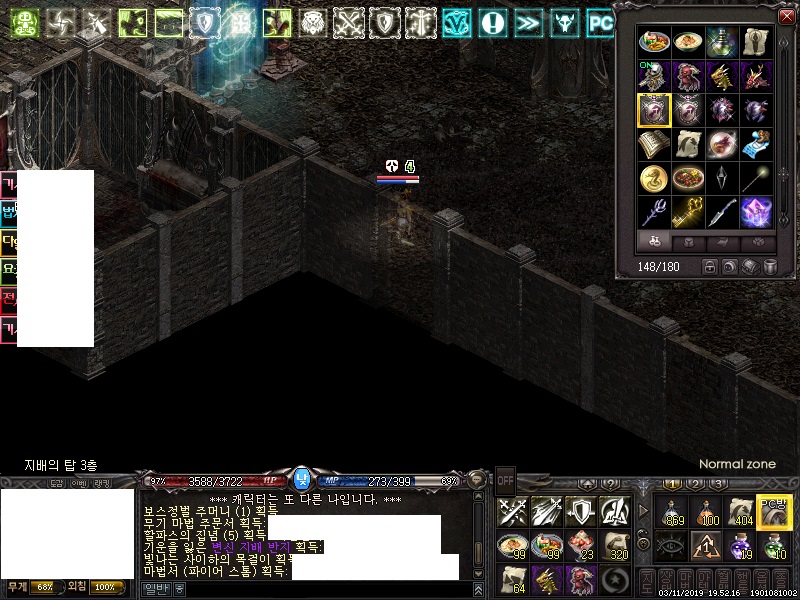This screenshot has width=800, height=600.
Task: Choose the highlighted purple shield amulet
Action: 653,110
